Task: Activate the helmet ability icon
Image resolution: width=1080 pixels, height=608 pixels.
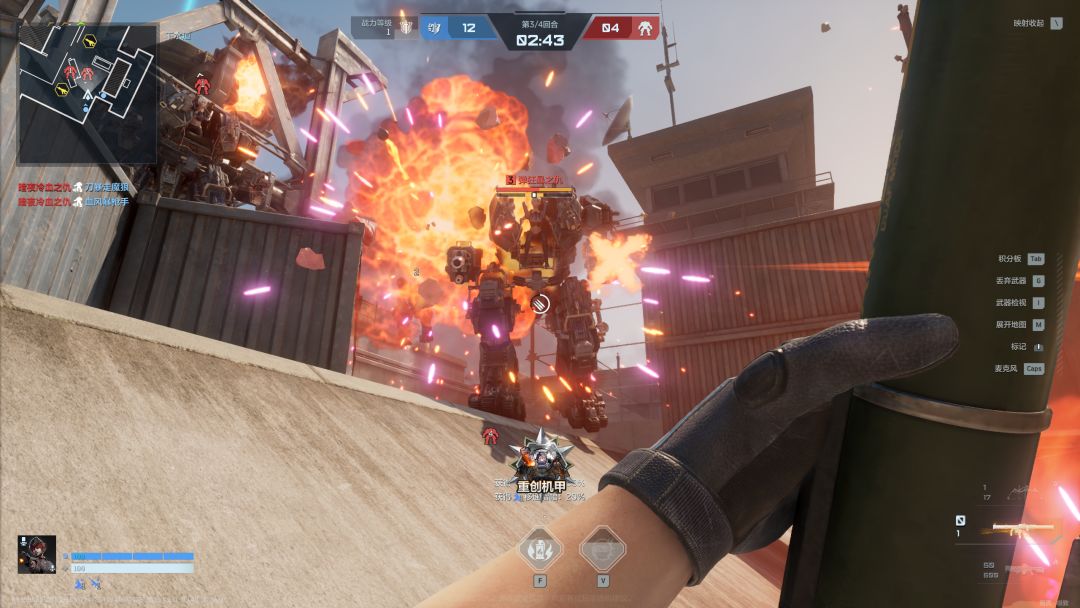Action: point(602,549)
